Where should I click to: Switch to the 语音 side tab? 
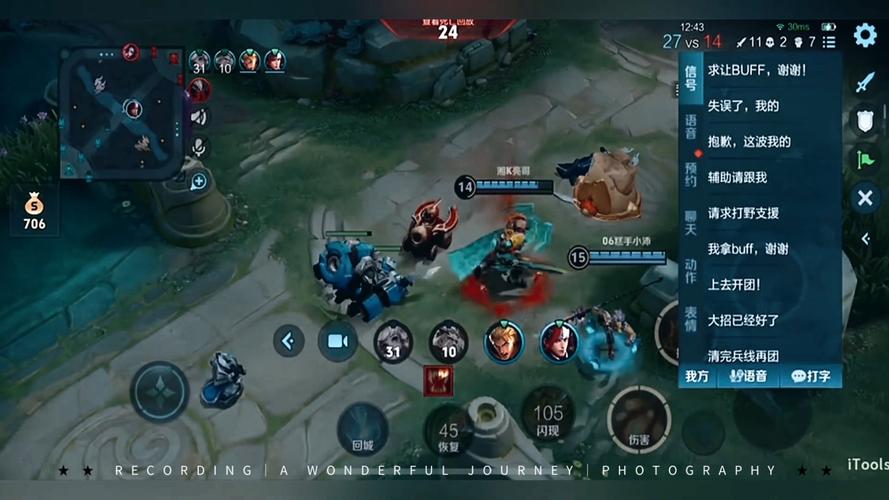[690, 125]
